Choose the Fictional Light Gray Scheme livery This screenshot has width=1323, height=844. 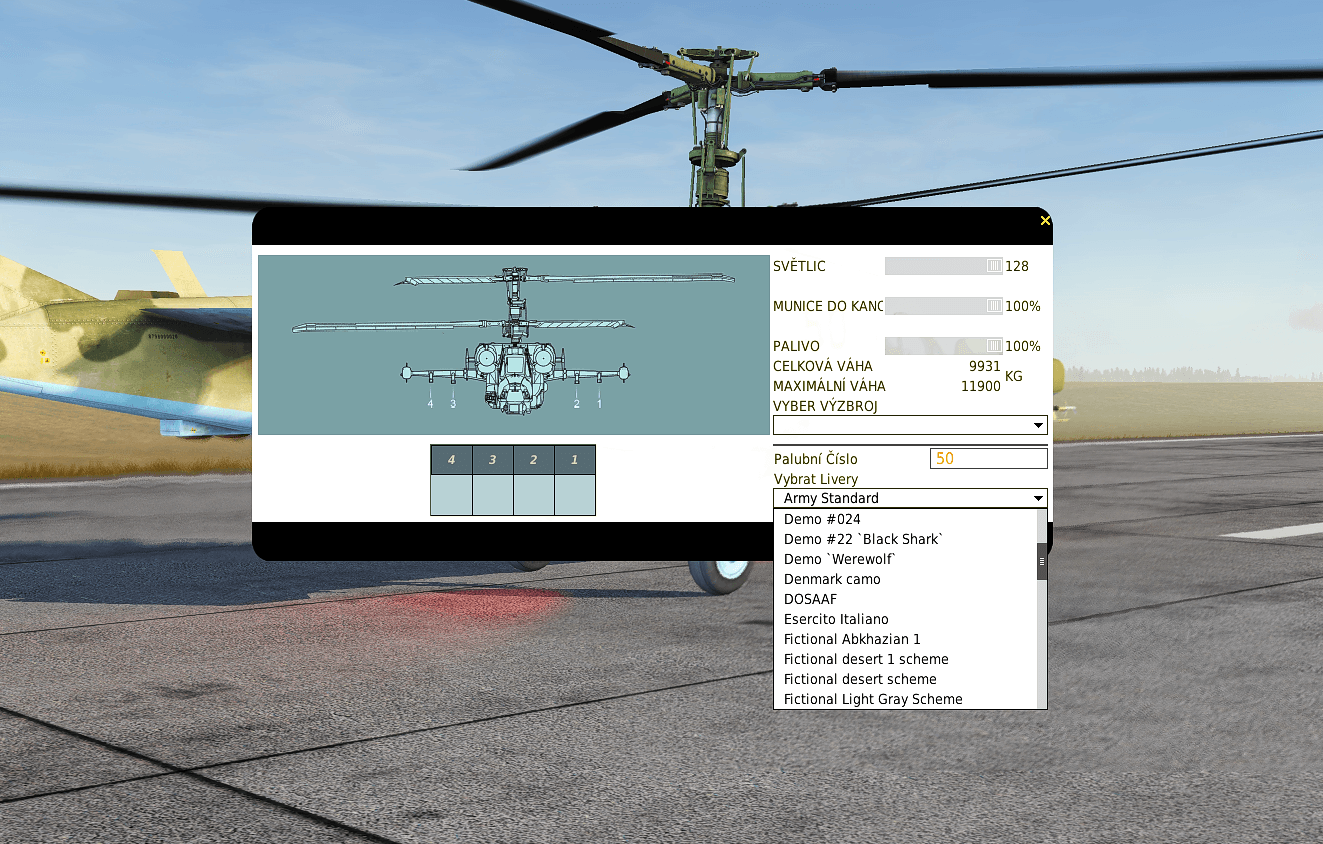tap(871, 698)
